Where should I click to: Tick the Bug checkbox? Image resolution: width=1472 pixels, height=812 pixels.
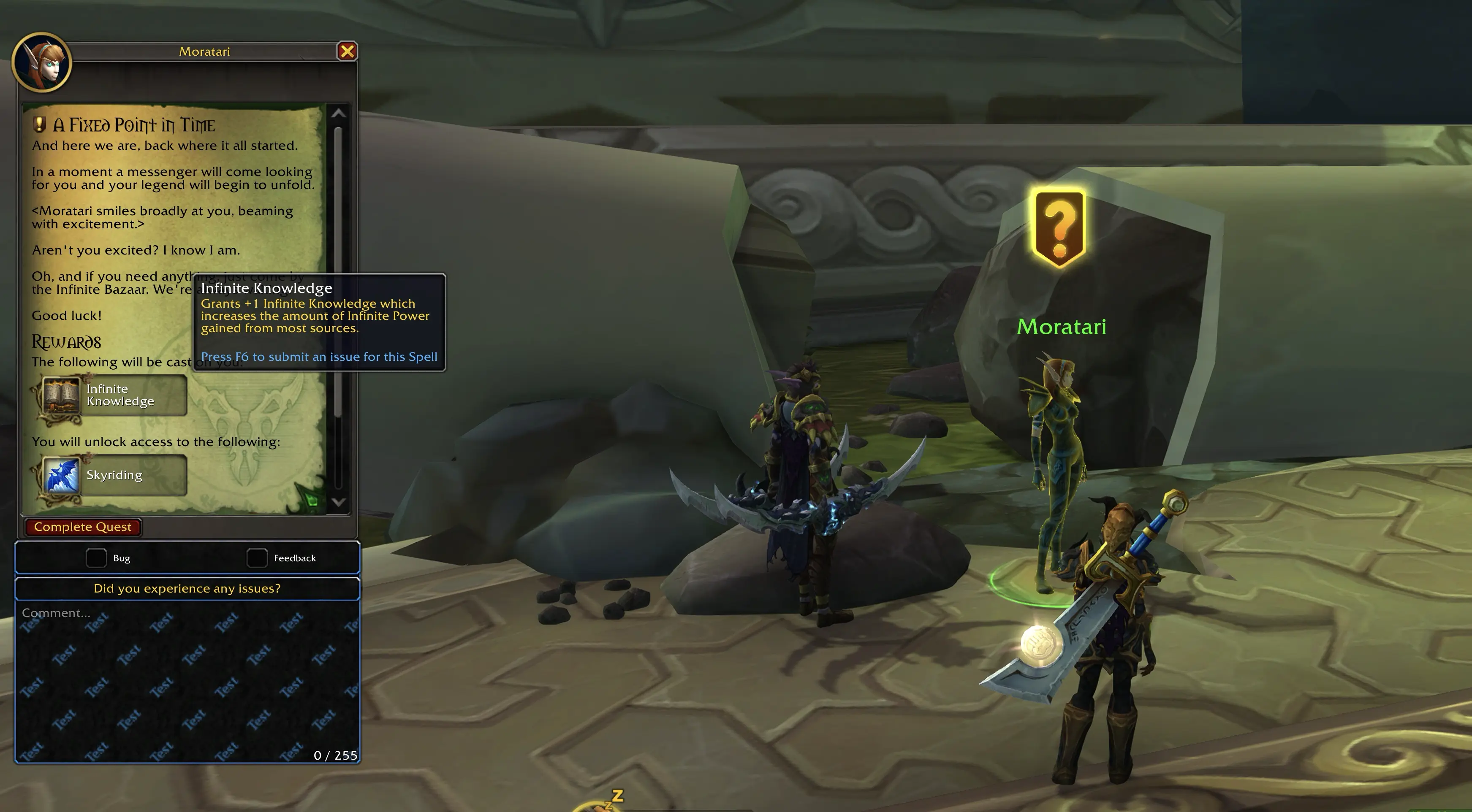[96, 558]
